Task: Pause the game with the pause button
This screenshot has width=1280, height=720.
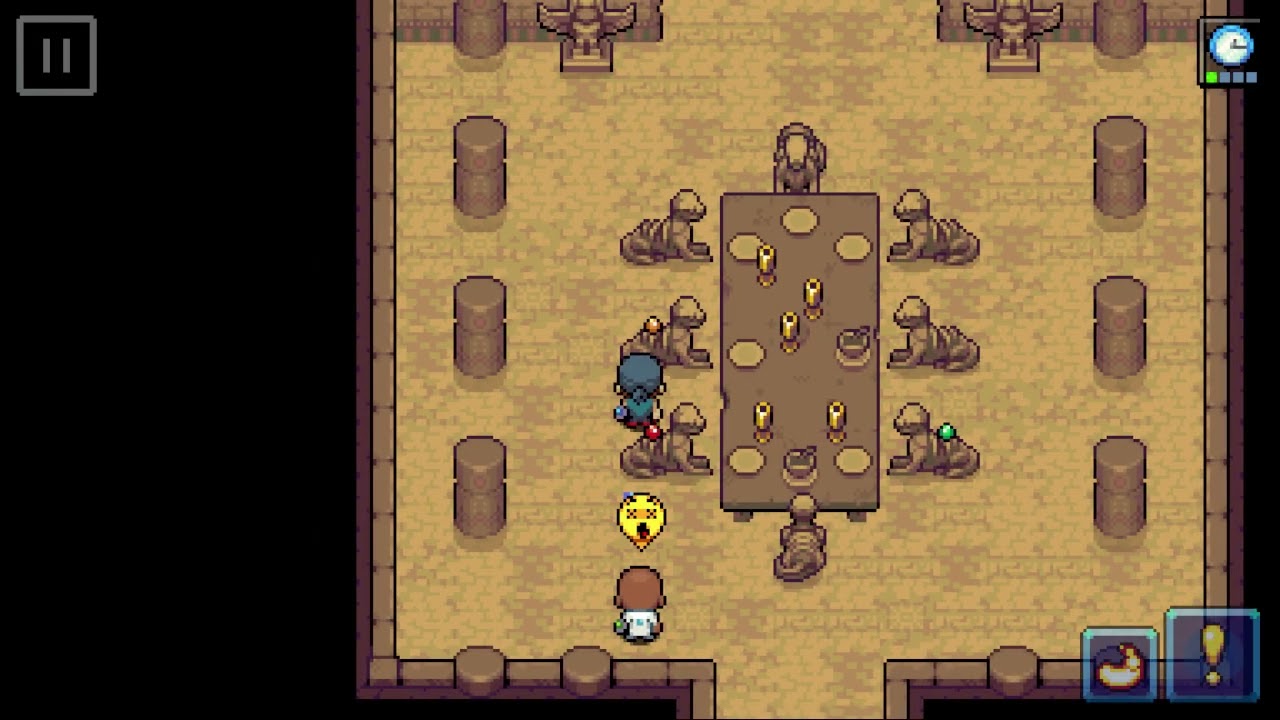Action: [56, 56]
